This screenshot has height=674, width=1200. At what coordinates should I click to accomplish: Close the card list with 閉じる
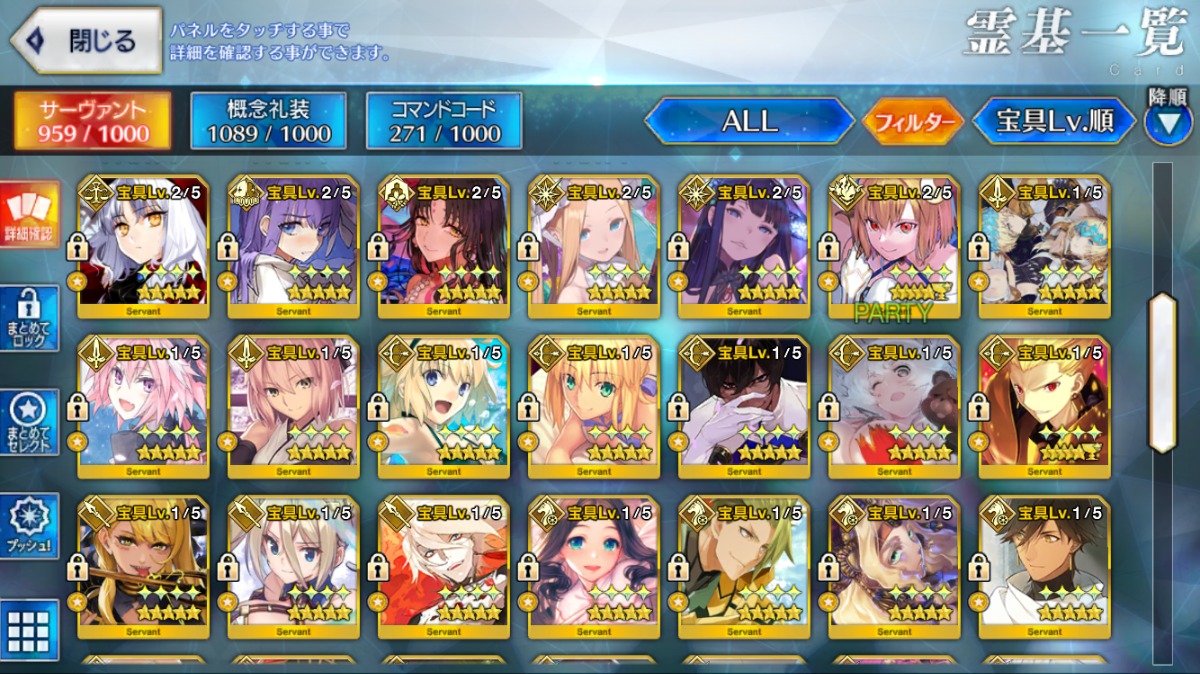click(86, 41)
